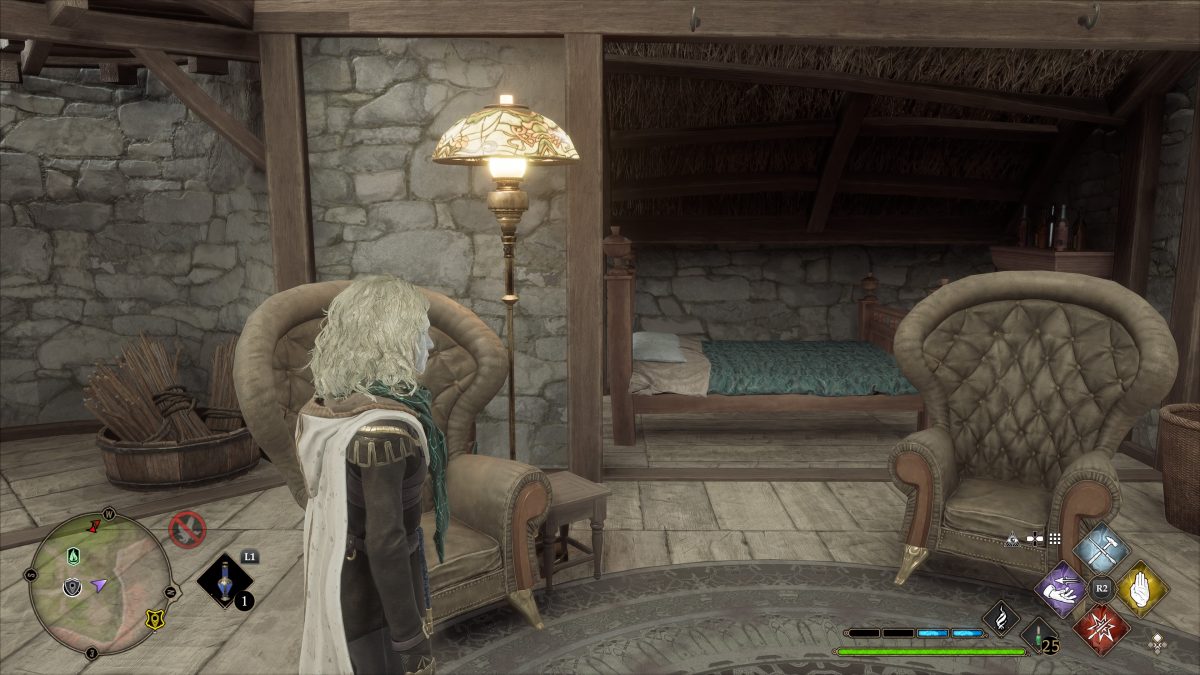Select the yellow quest marker on minimap
Screen dimensions: 1200x675
pos(153,619)
